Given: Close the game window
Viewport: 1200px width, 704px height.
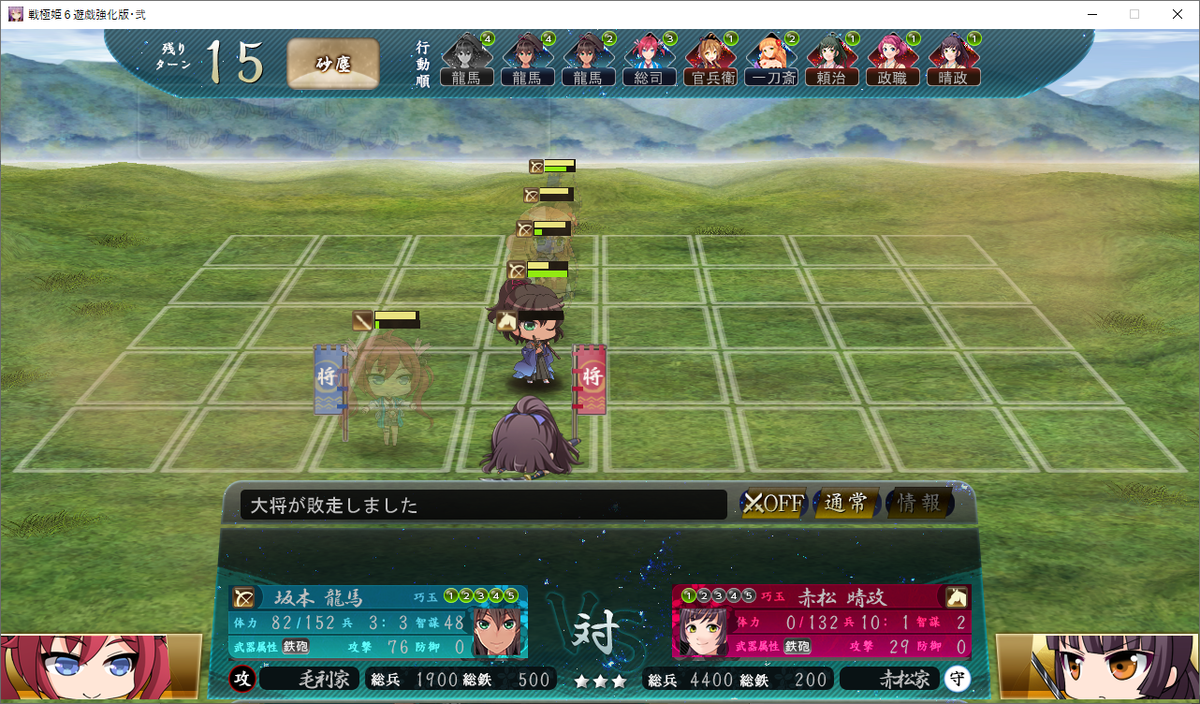Looking at the screenshot, I should pyautogui.click(x=1176, y=14).
